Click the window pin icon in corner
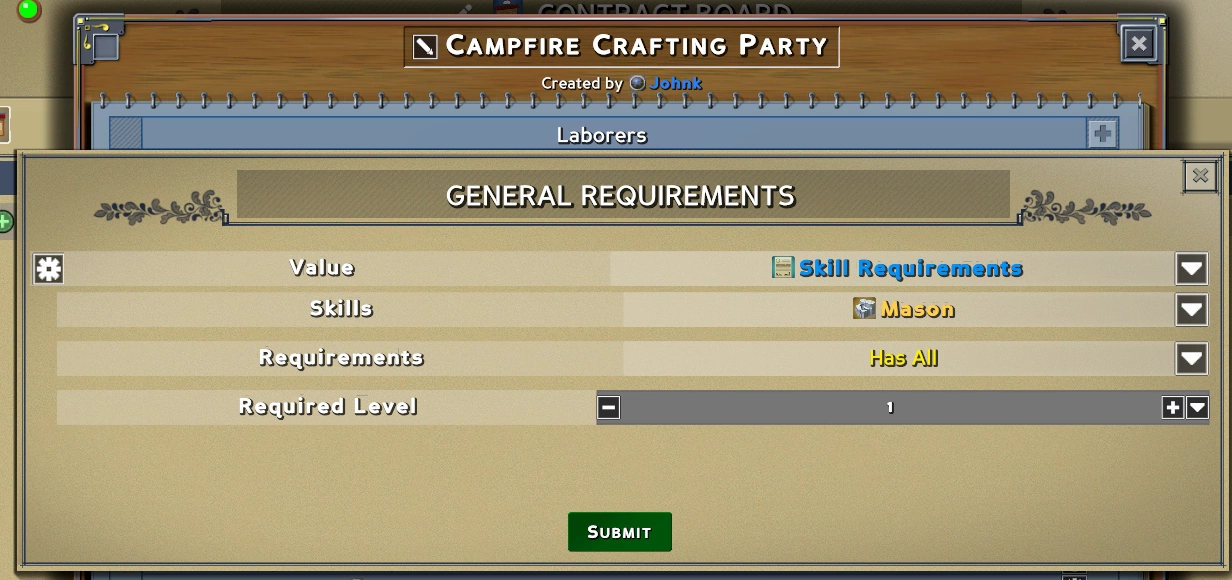 point(102,42)
